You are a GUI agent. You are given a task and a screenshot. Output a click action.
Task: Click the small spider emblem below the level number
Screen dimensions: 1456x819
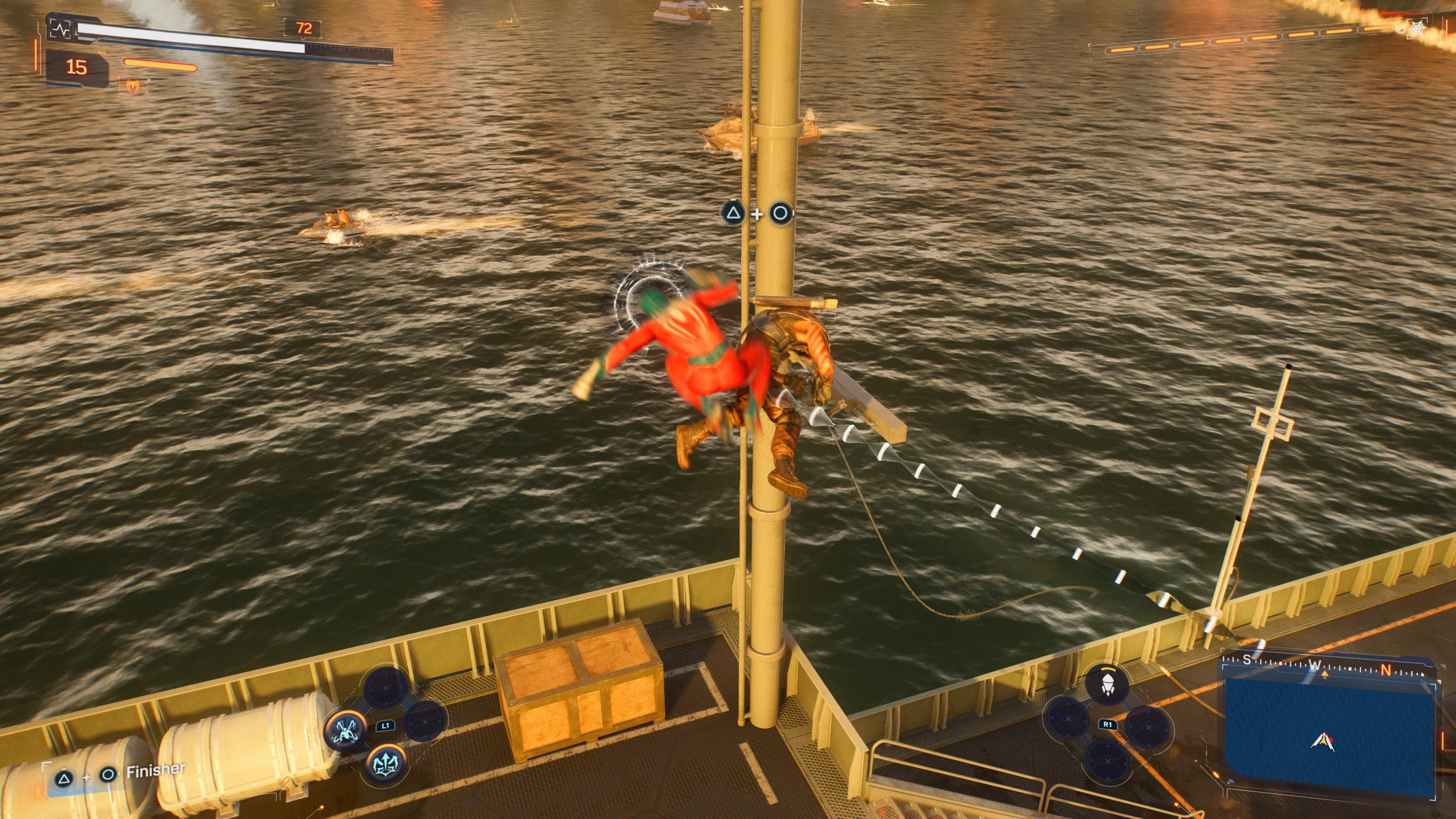(133, 86)
